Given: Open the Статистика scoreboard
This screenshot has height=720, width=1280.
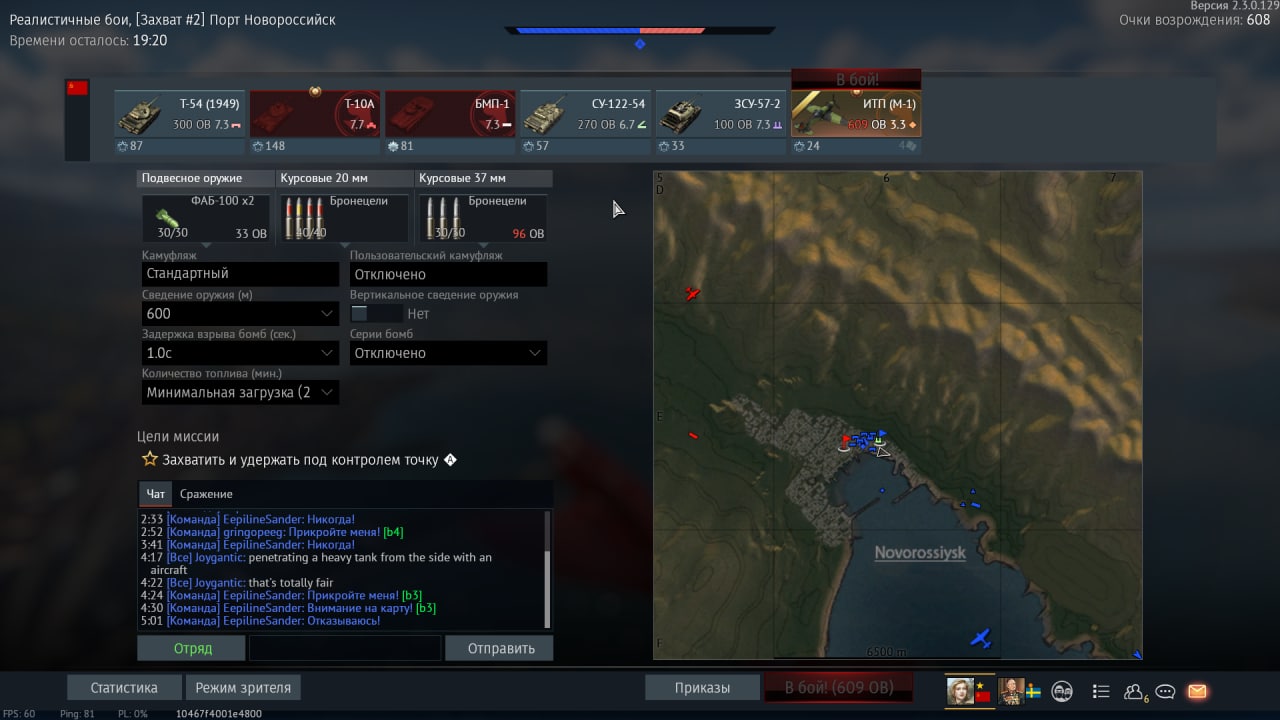Looking at the screenshot, I should point(124,688).
